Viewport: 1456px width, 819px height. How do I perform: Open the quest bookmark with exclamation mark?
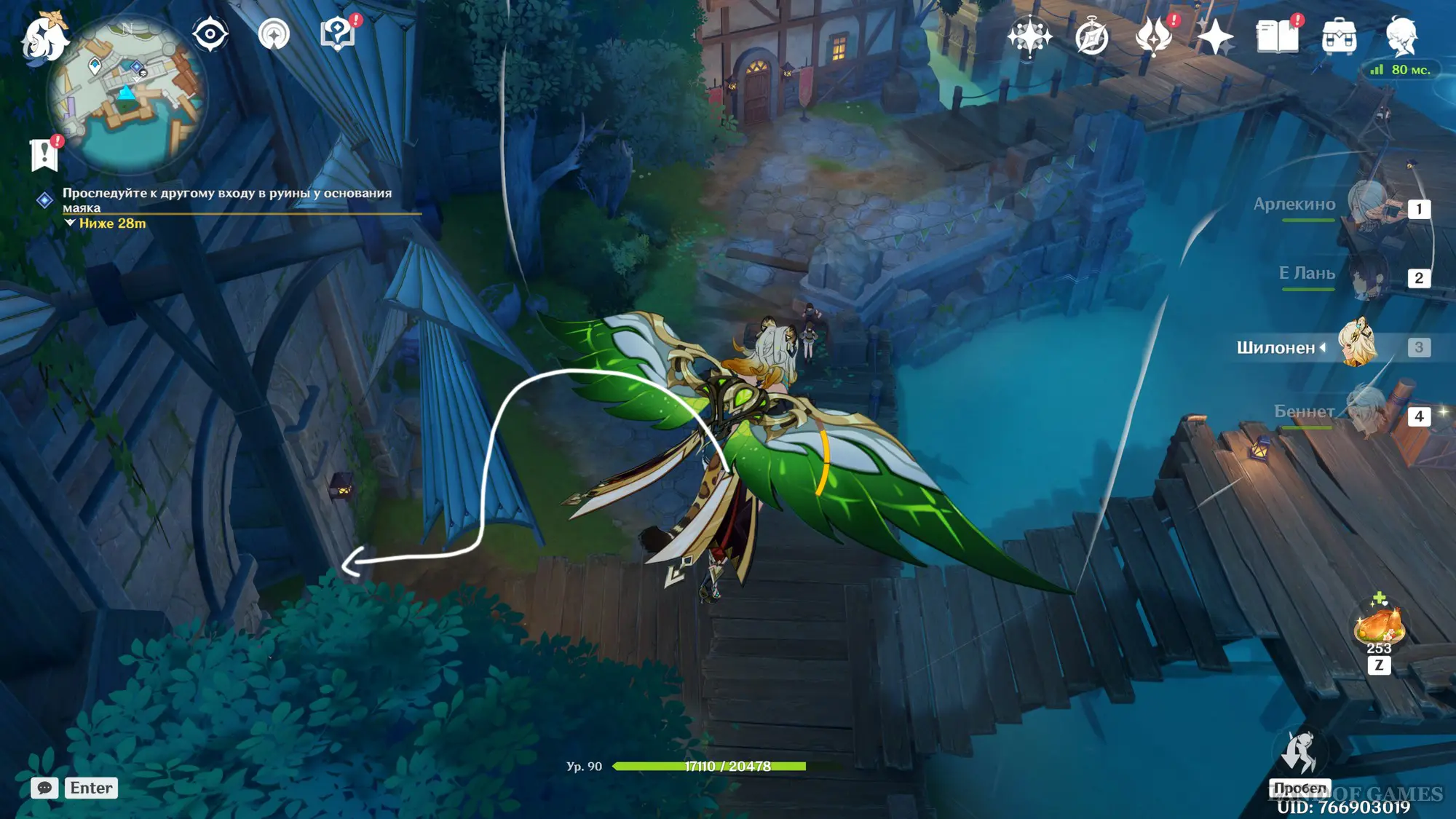tap(44, 154)
